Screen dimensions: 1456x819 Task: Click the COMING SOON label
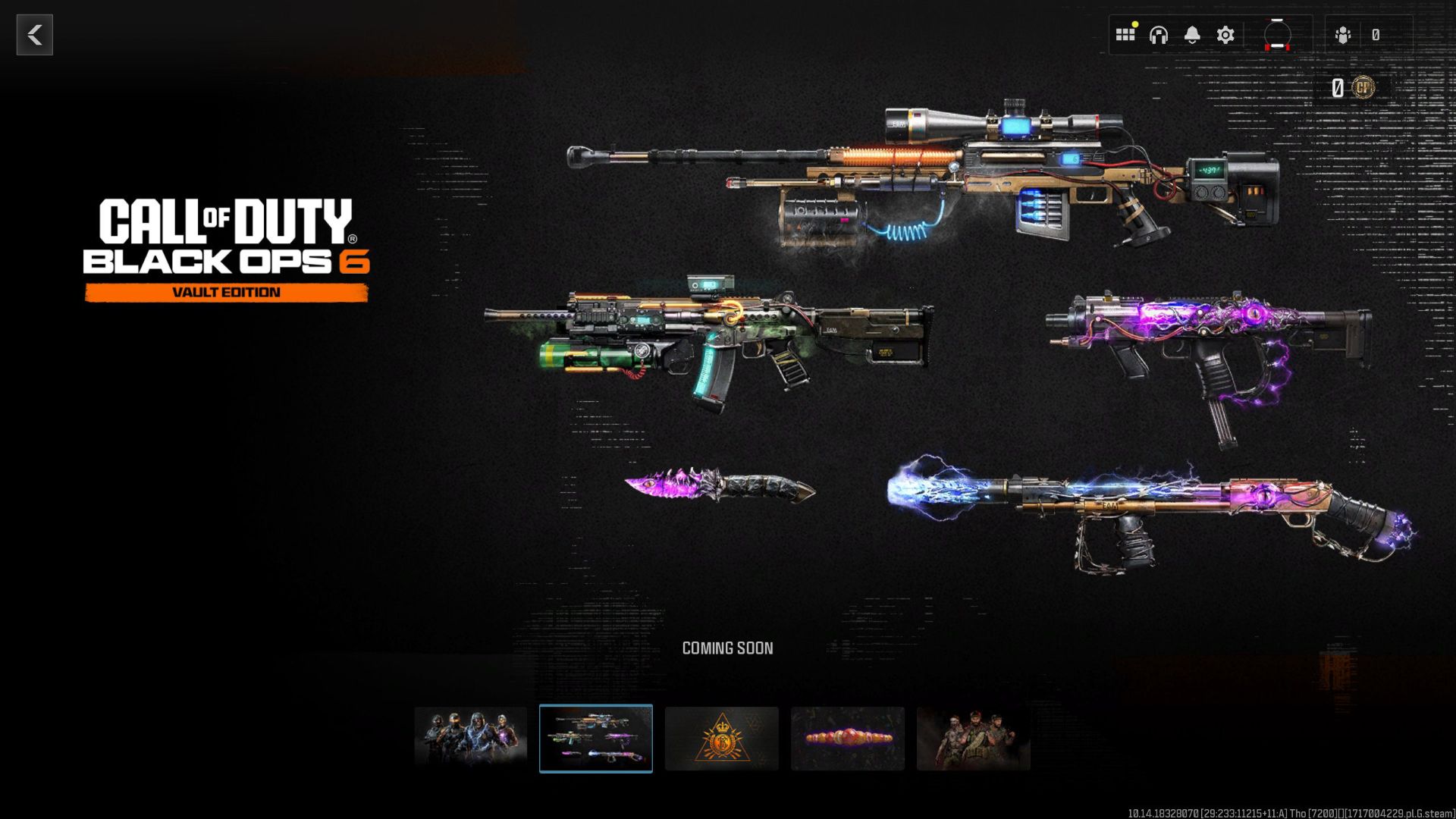point(728,648)
